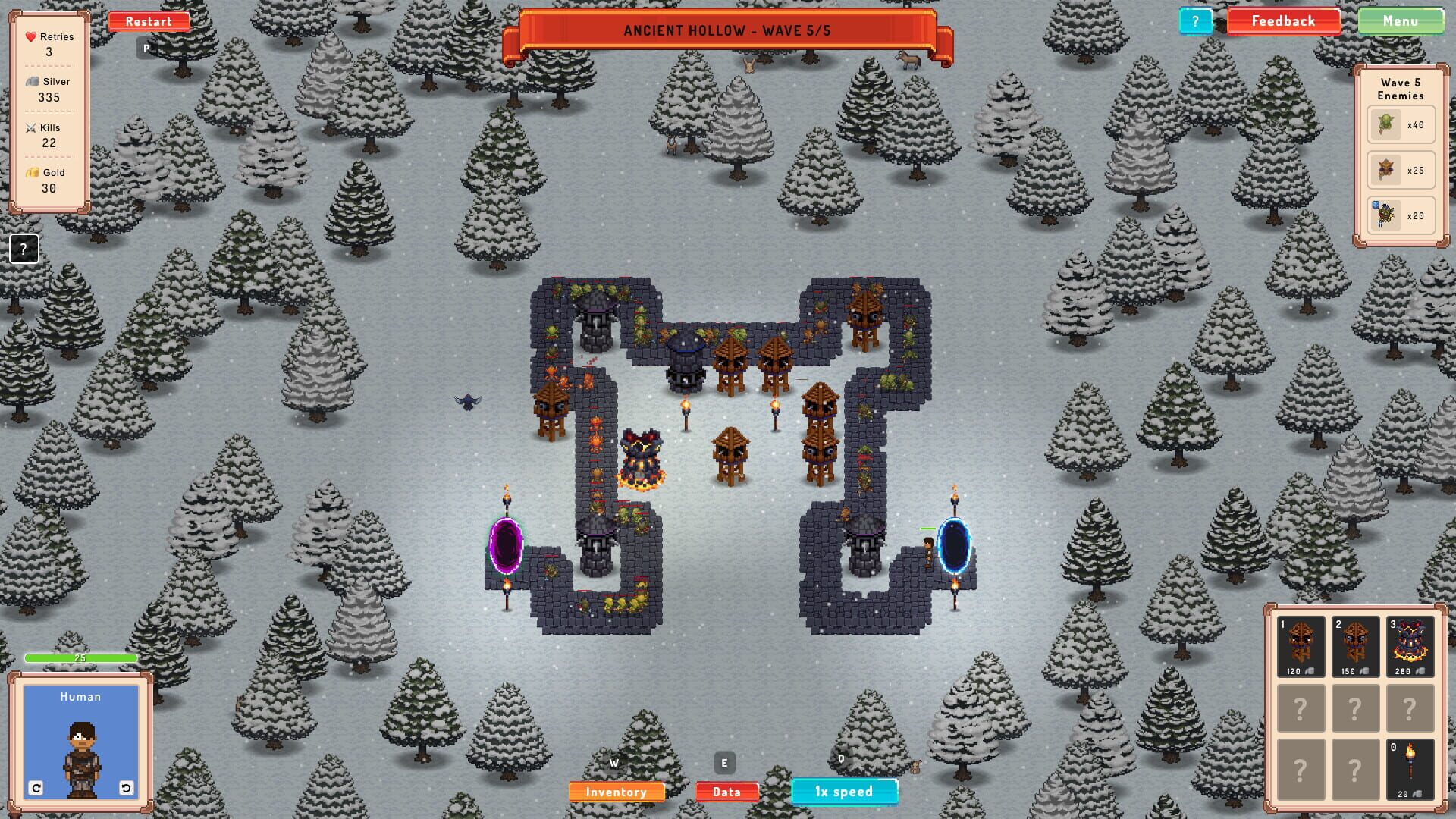Restart the Ancient Hollow level
This screenshot has width=1456, height=819.
tap(149, 20)
